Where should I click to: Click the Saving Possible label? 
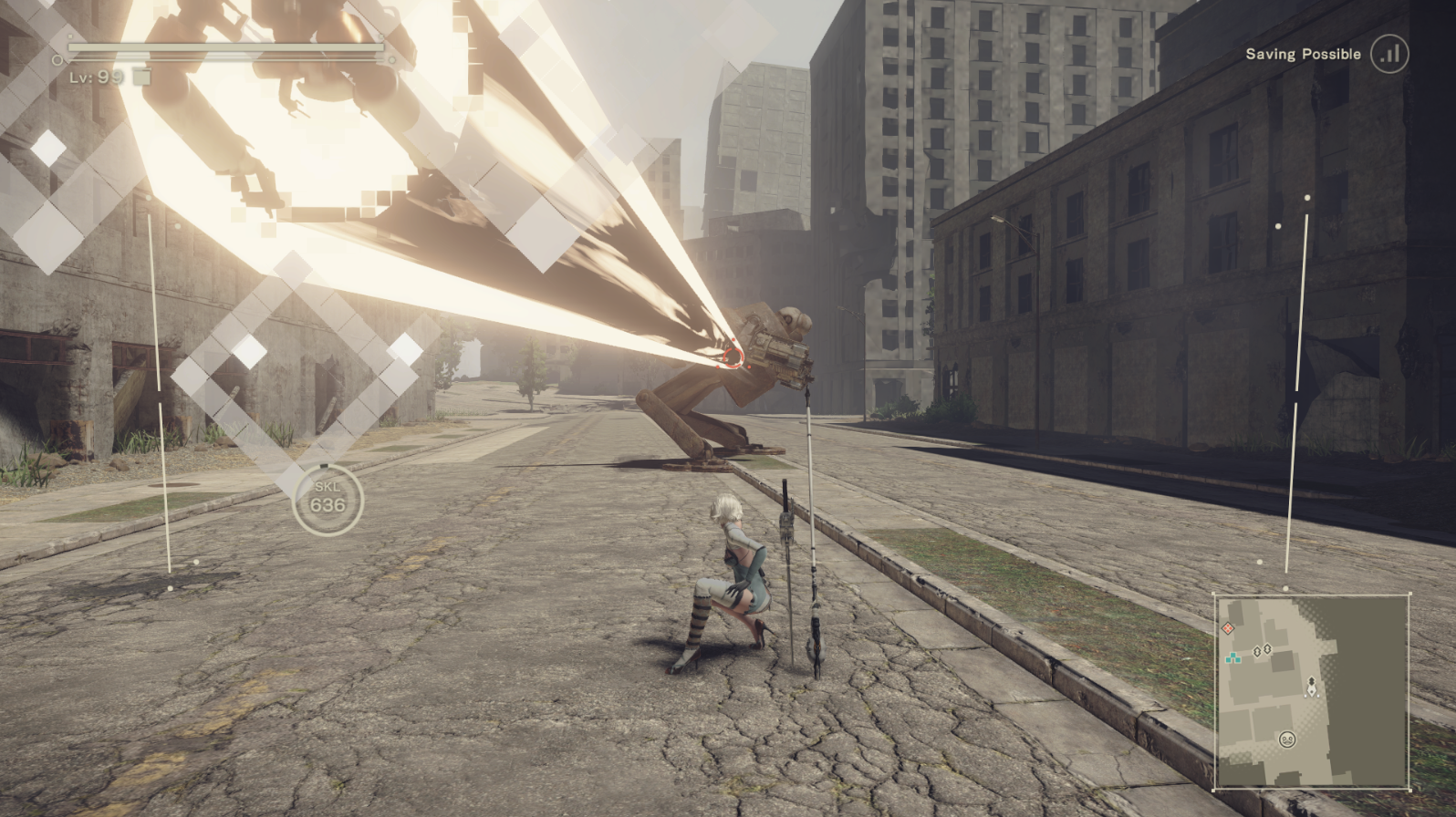pyautogui.click(x=1303, y=54)
